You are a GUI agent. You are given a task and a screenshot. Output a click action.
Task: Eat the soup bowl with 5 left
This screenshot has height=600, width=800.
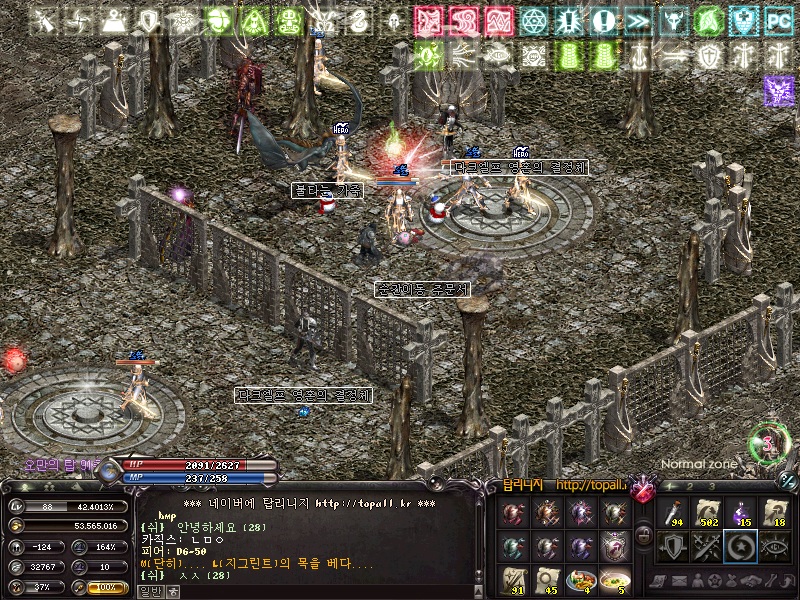pyautogui.click(x=615, y=581)
